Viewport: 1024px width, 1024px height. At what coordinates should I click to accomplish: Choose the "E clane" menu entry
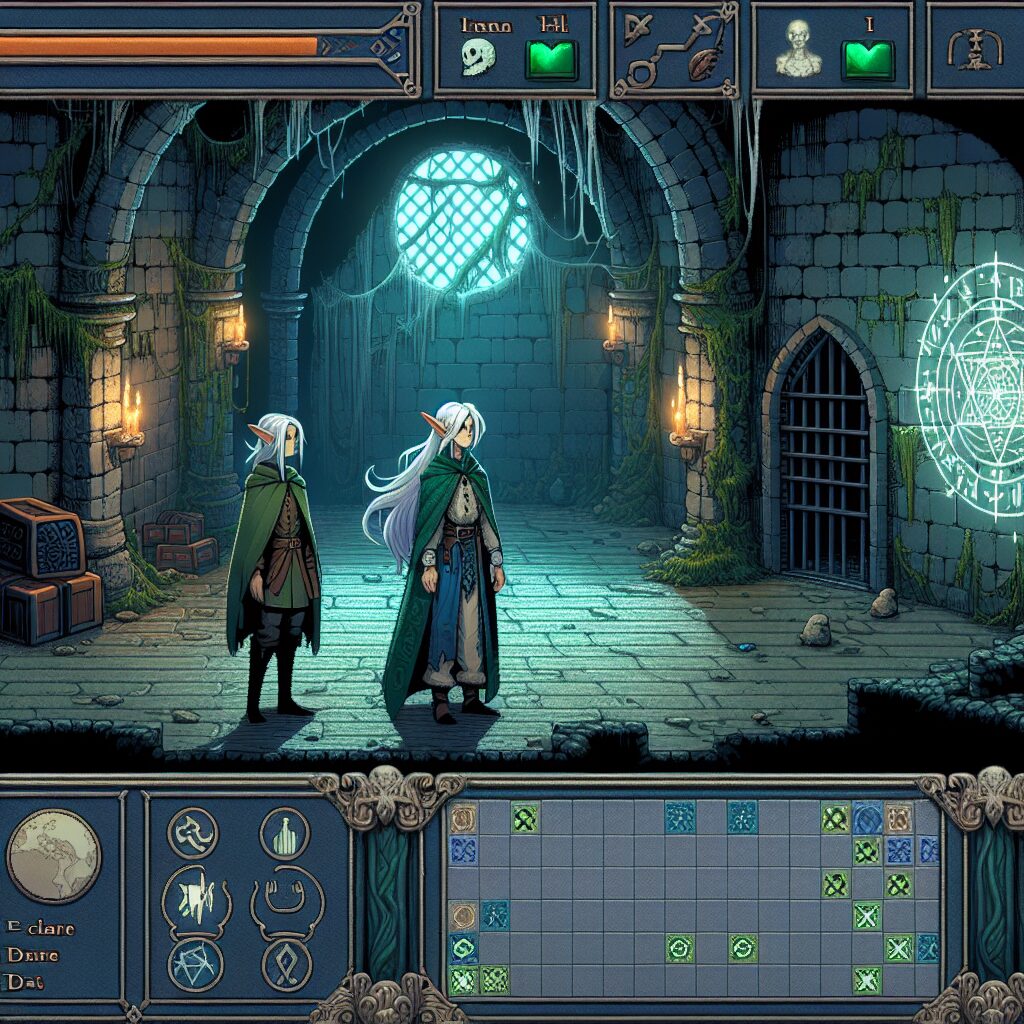tap(40, 927)
